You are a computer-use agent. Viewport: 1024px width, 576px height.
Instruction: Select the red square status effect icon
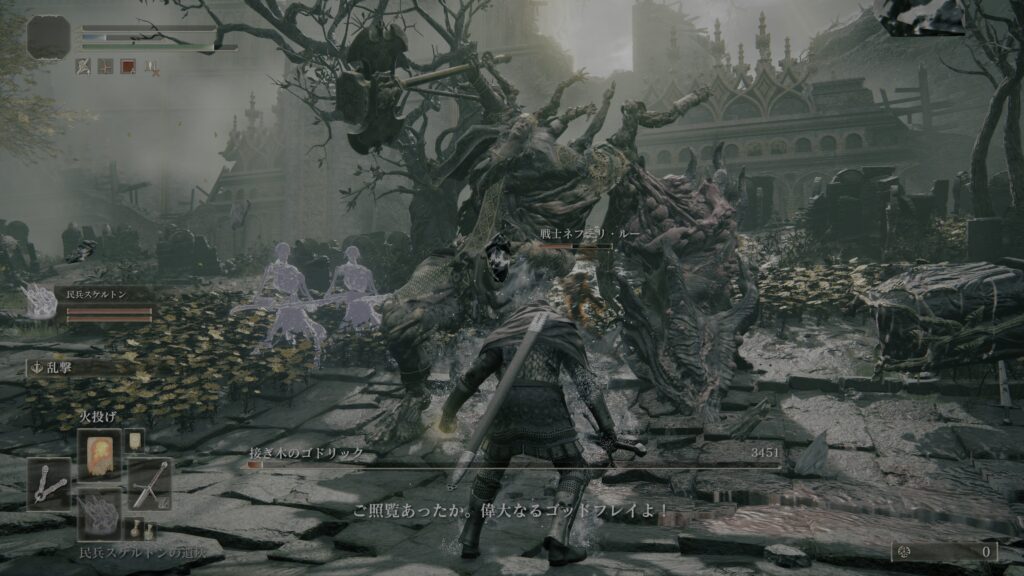coord(129,67)
